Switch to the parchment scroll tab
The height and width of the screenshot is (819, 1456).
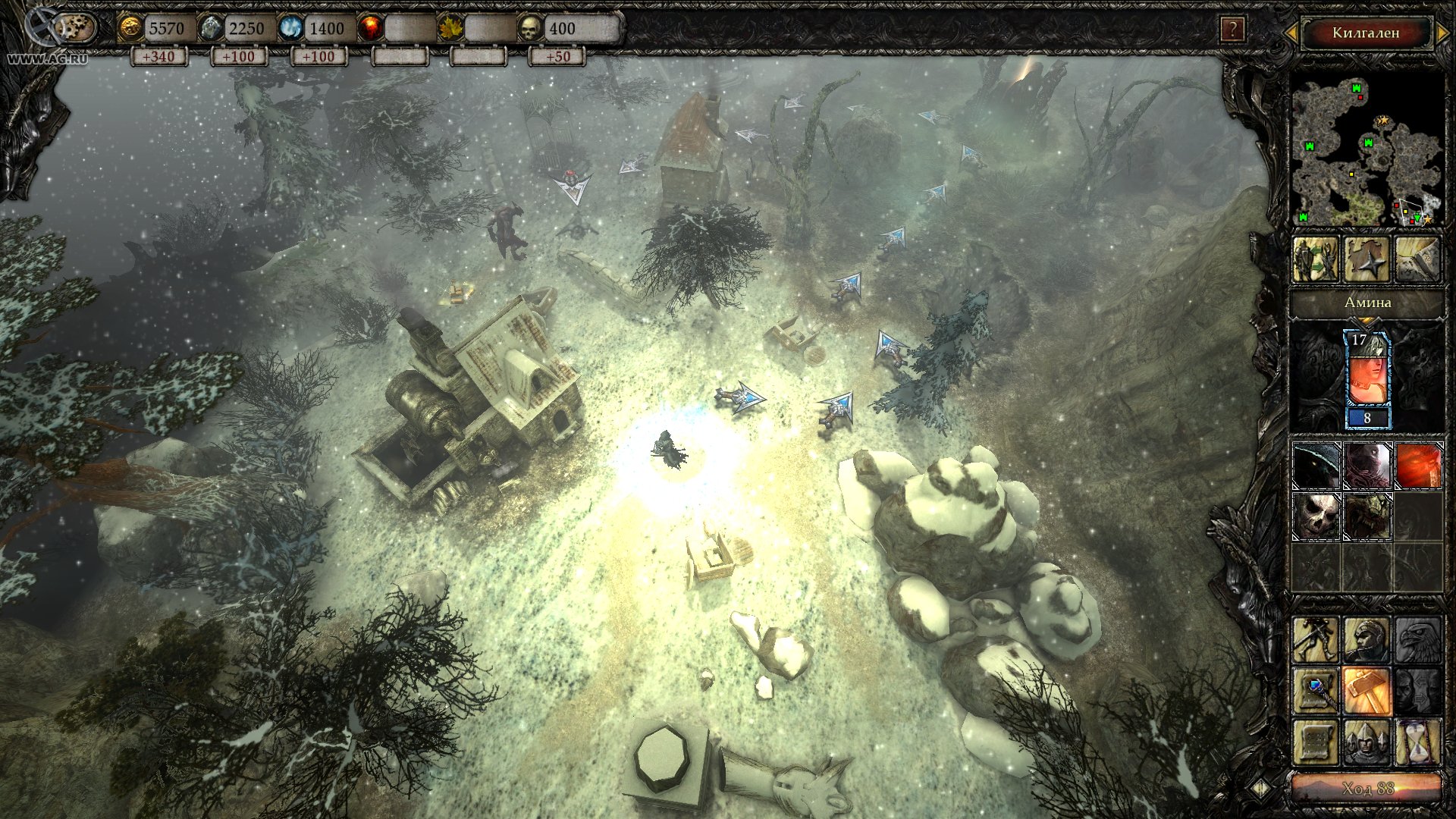tap(1419, 257)
